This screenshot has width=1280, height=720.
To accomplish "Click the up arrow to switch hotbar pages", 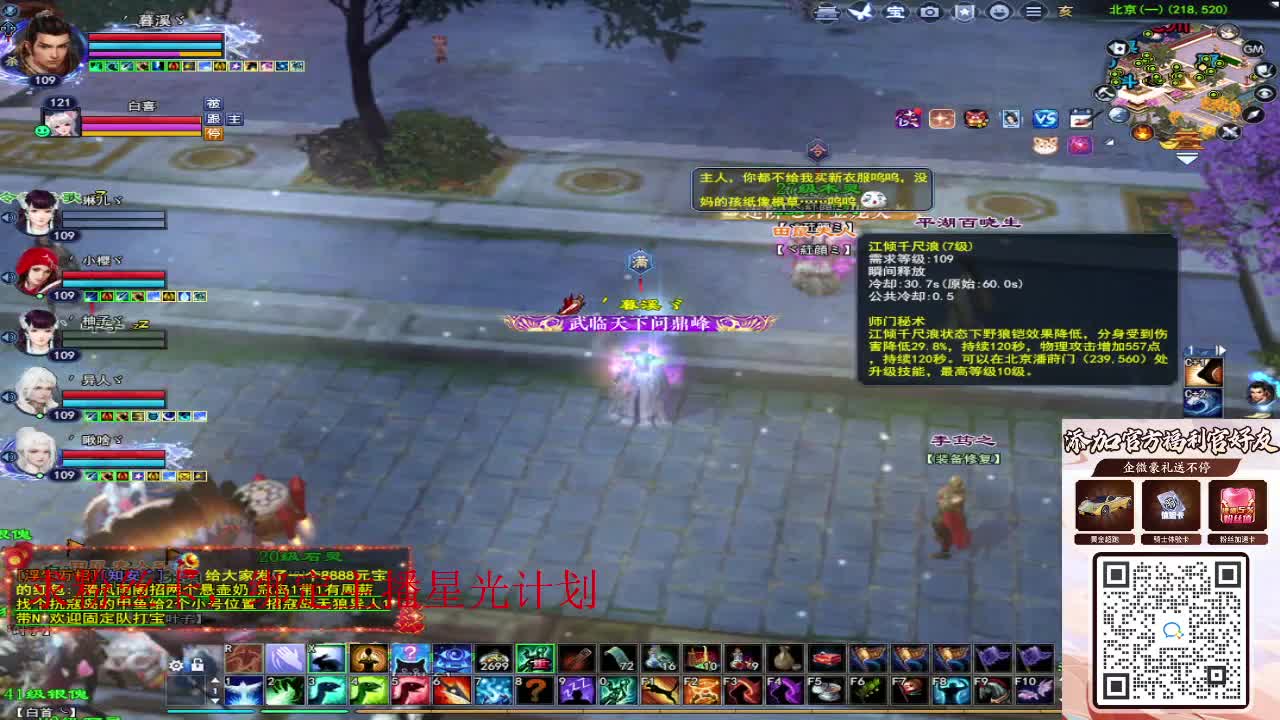I will [x=215, y=680].
